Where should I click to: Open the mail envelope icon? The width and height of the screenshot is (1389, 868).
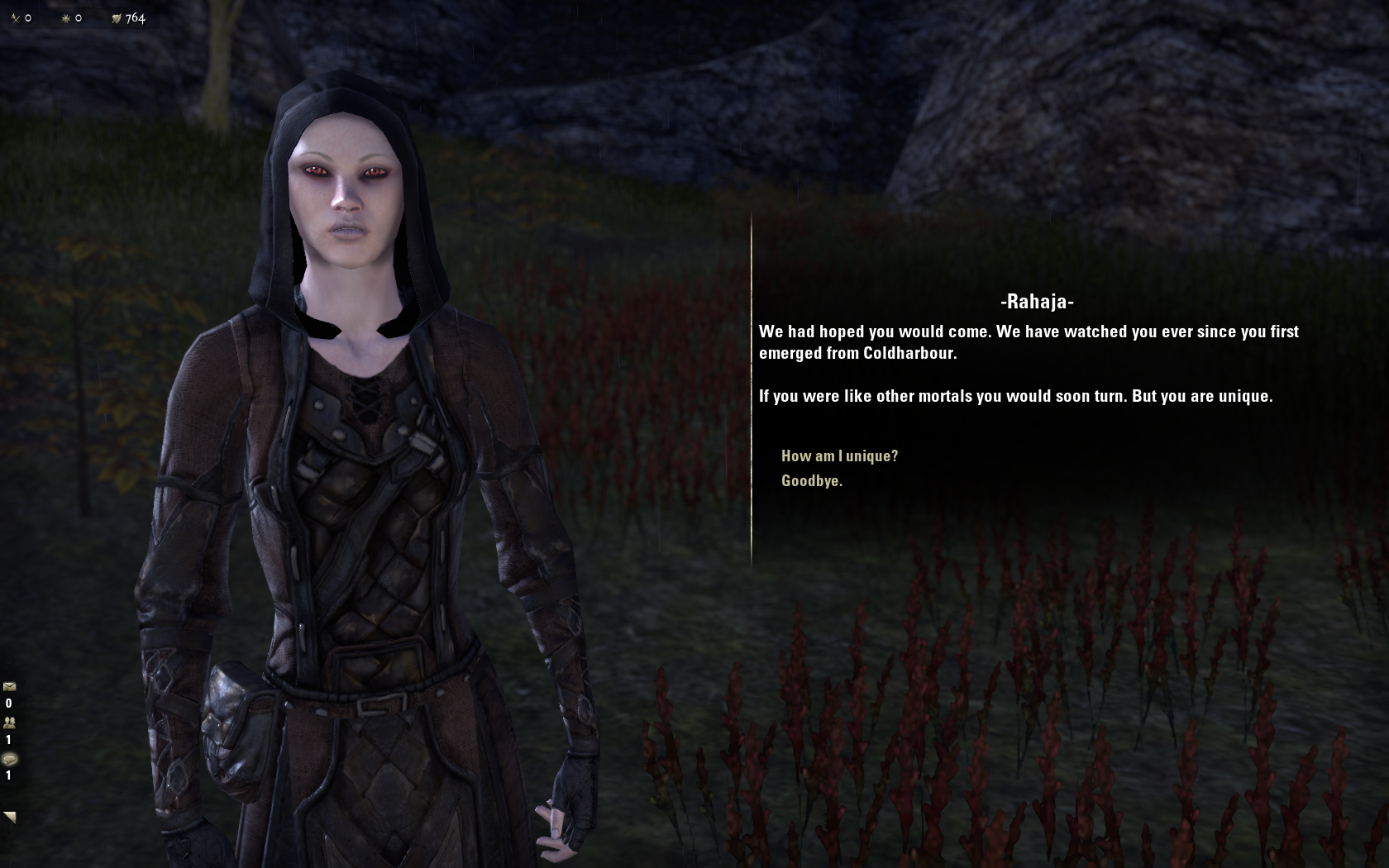9,686
